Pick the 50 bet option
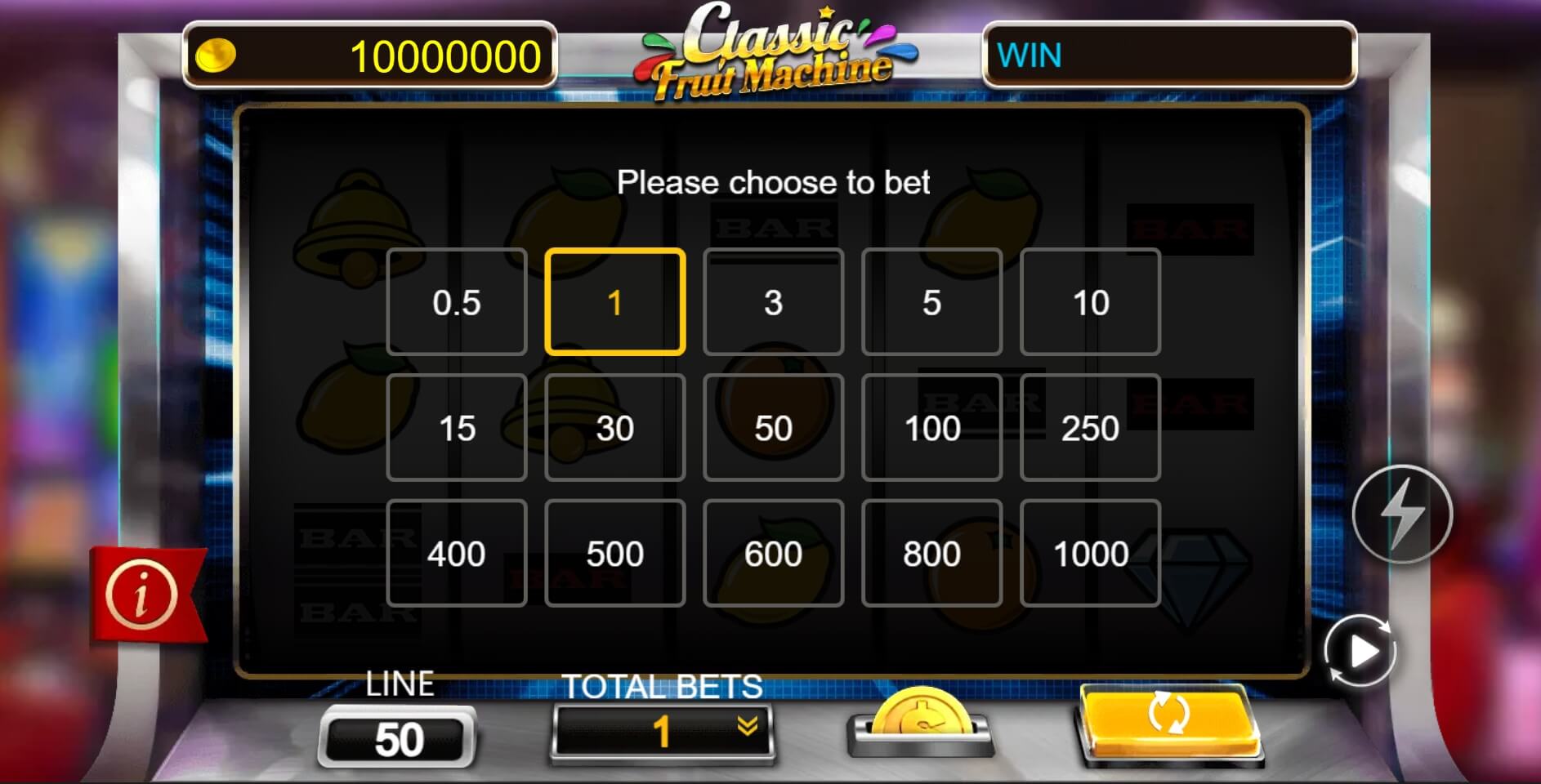 click(x=774, y=428)
